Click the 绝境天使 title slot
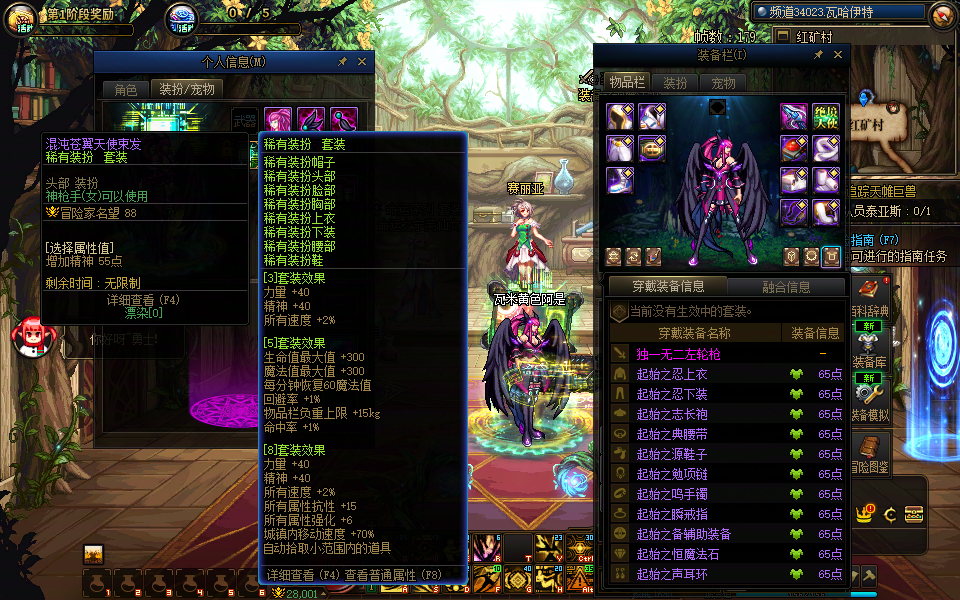 [825, 117]
